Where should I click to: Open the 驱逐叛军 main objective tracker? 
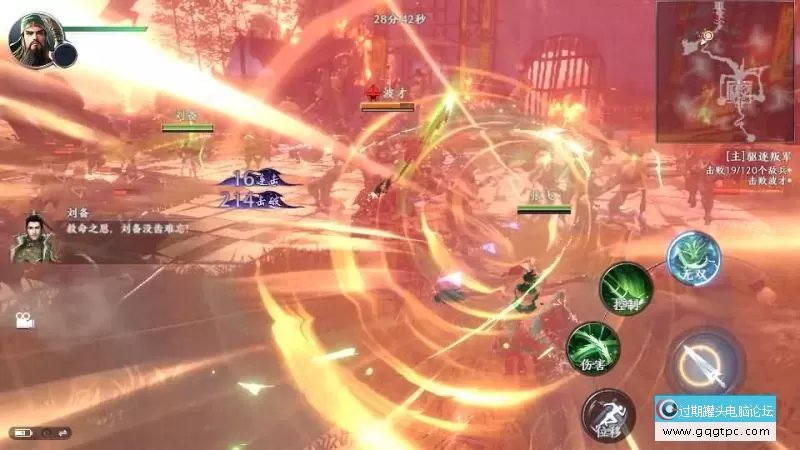click(x=758, y=158)
